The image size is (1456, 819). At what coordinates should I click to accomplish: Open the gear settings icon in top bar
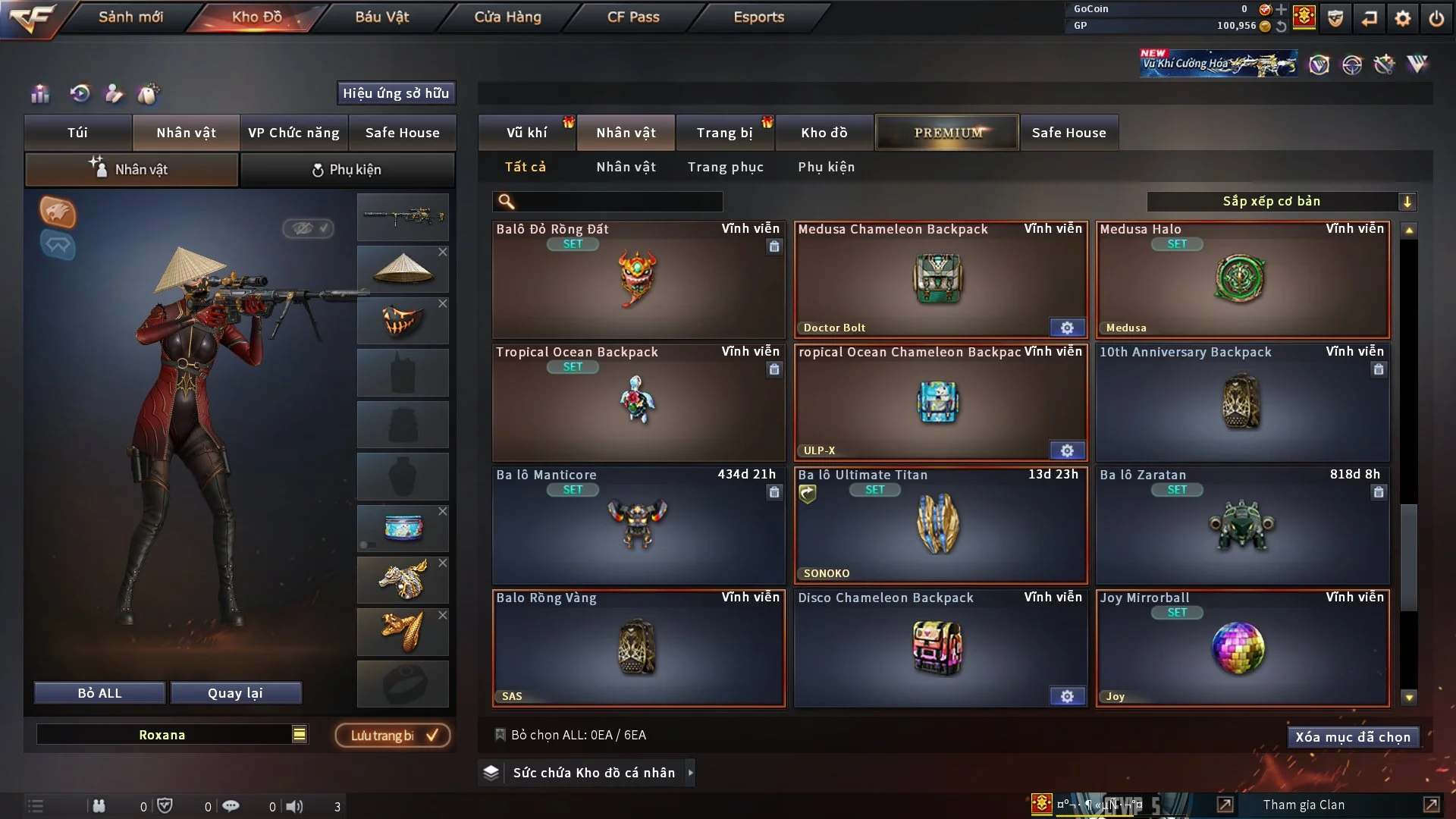(1402, 18)
